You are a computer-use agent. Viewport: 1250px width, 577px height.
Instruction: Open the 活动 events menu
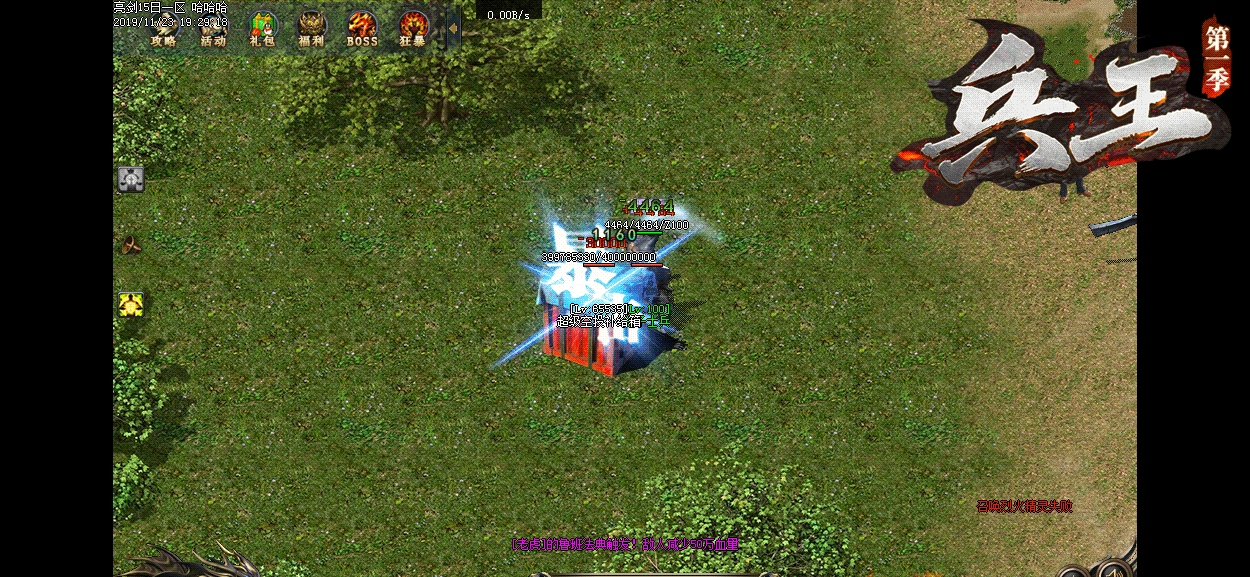213,29
